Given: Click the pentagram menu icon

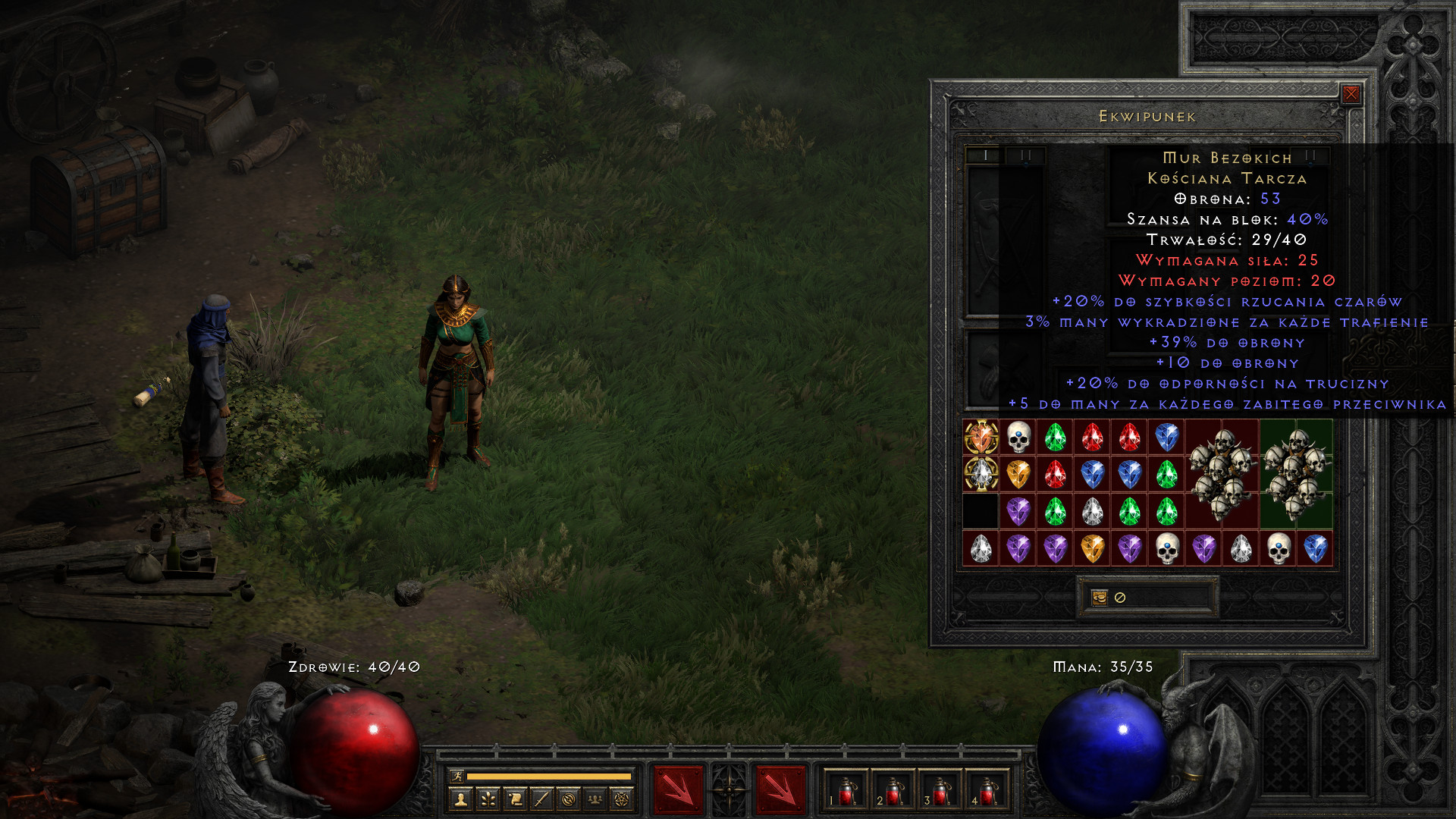Looking at the screenshot, I should coord(622,799).
